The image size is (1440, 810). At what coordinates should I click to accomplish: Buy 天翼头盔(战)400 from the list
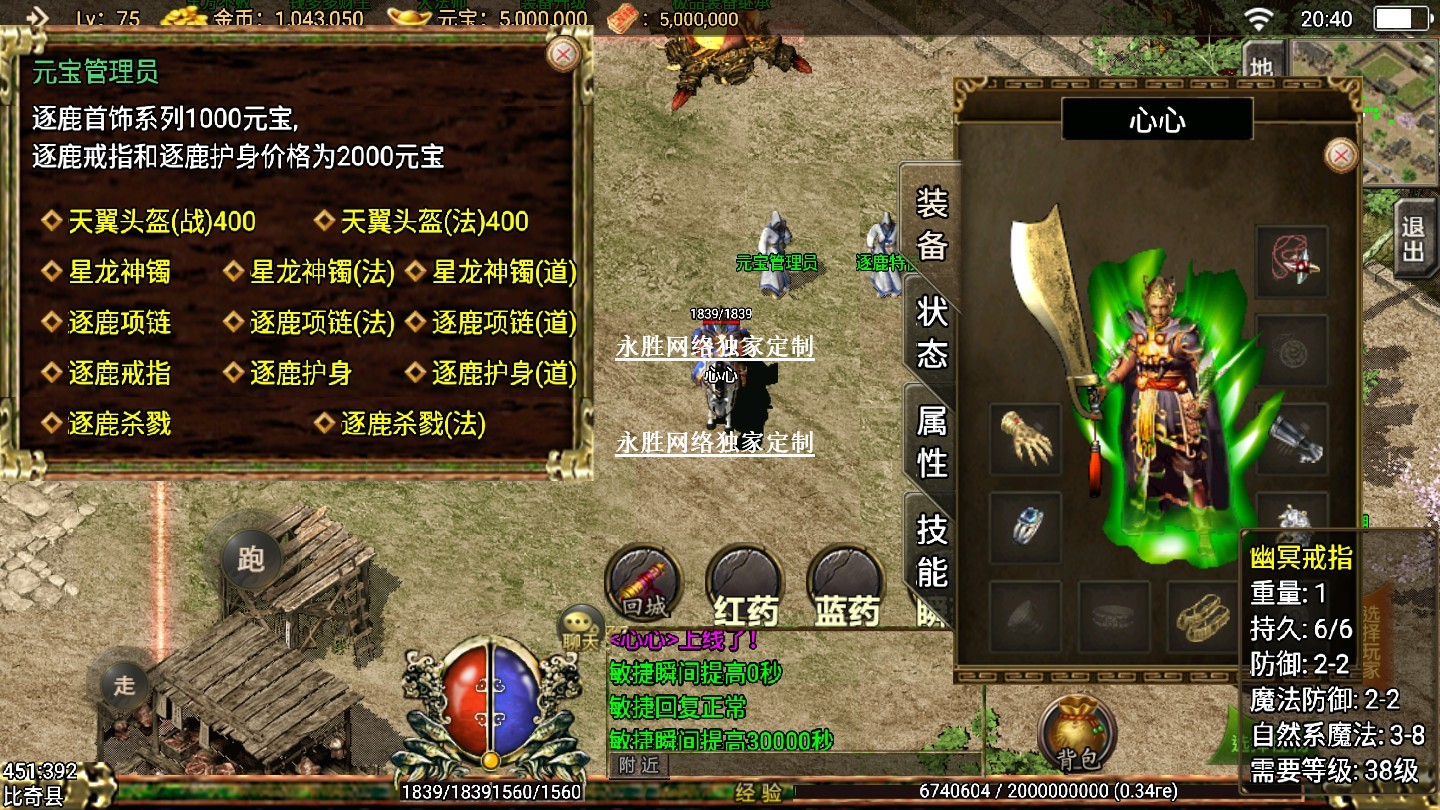click(x=161, y=221)
